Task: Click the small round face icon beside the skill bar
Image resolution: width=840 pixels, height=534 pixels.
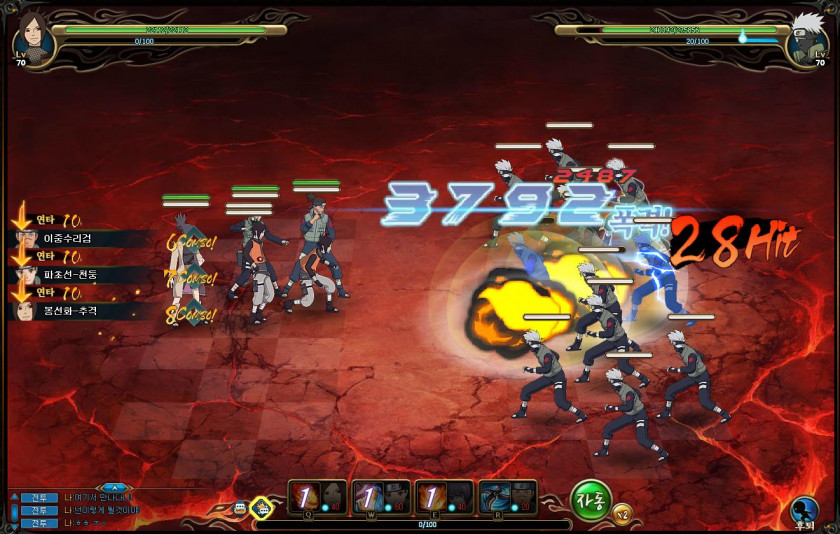Action: coord(240,507)
